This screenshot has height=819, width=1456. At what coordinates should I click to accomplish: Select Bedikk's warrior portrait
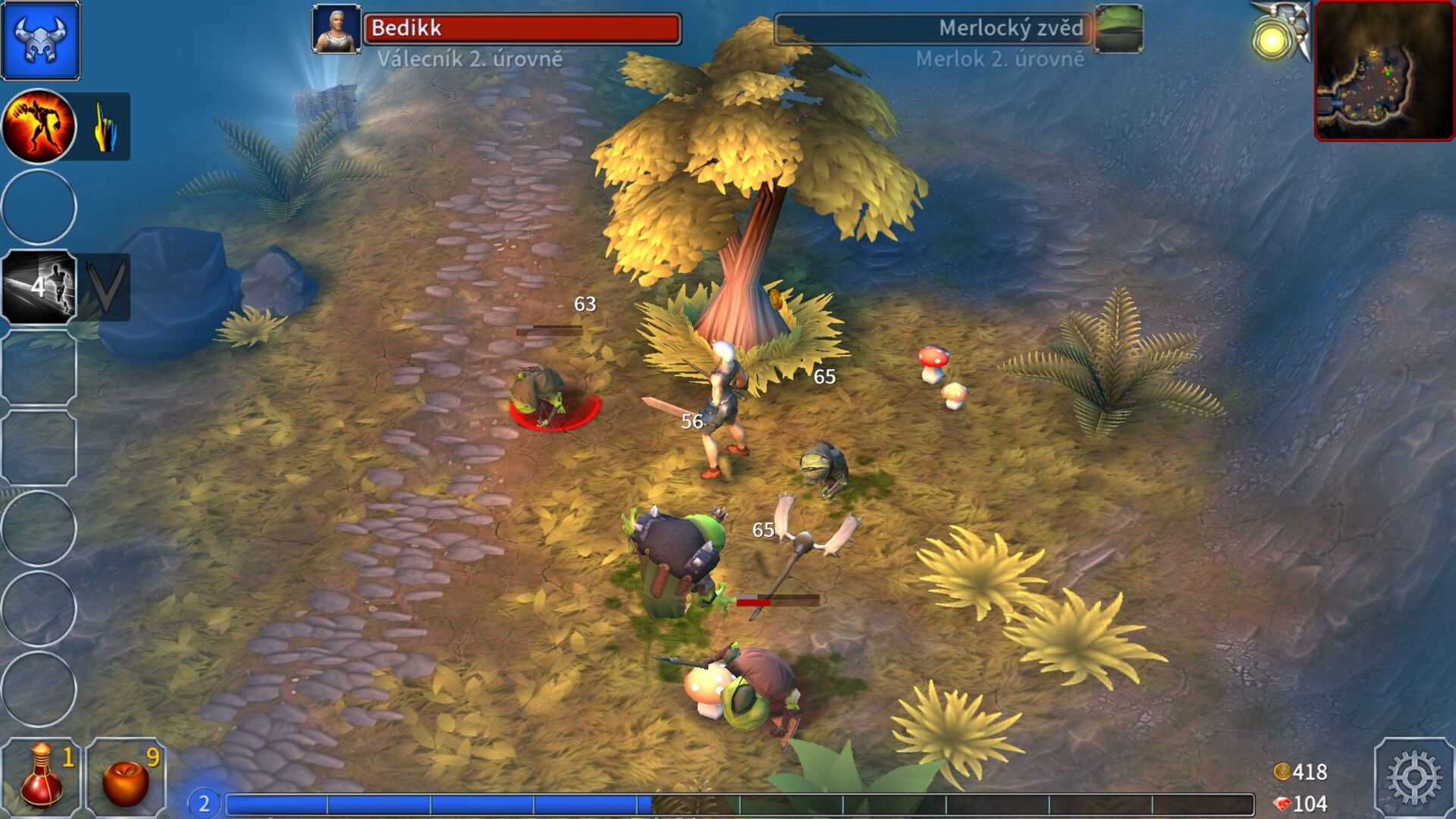click(x=337, y=30)
